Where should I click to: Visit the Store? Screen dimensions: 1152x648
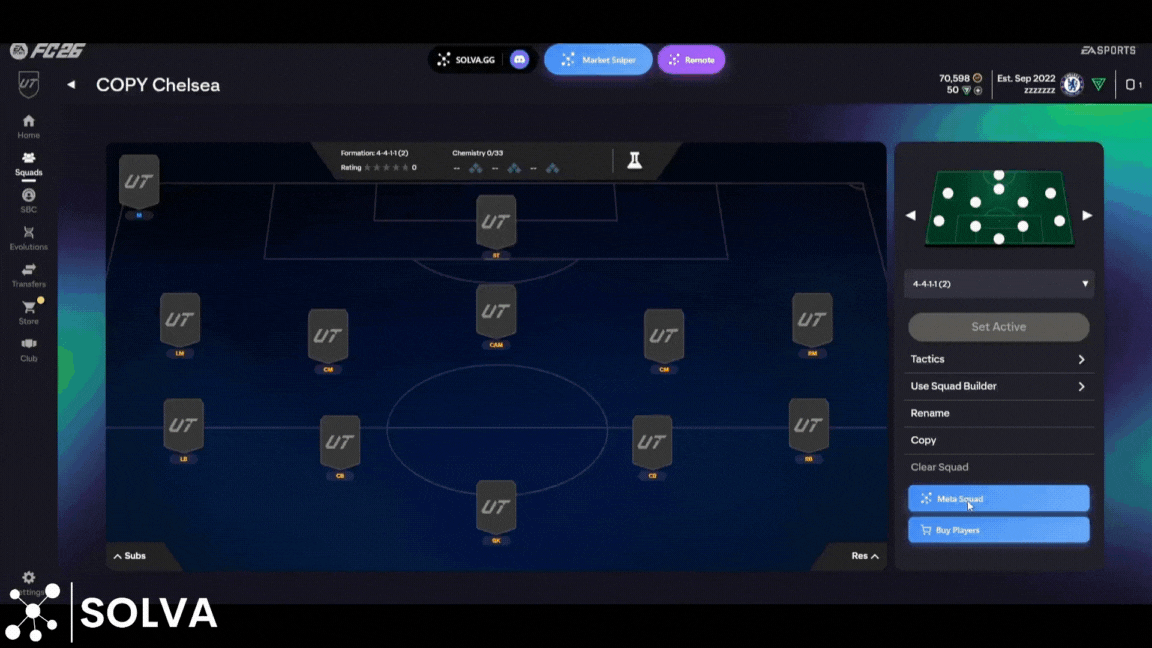tap(29, 312)
